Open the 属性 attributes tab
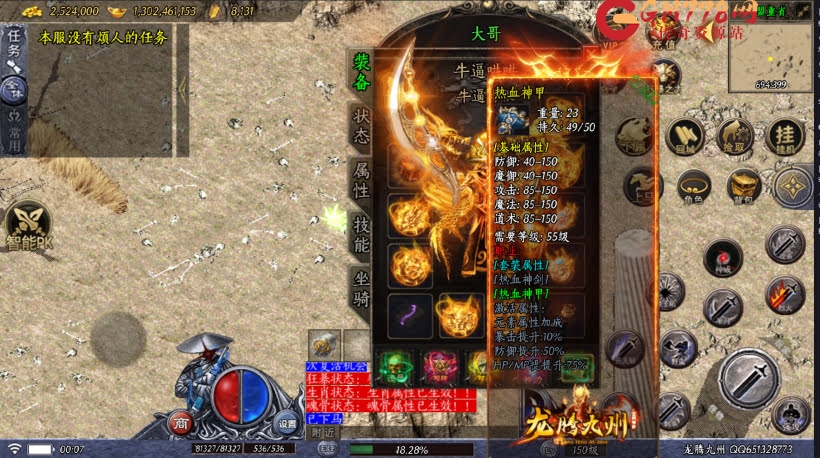 click(361, 179)
